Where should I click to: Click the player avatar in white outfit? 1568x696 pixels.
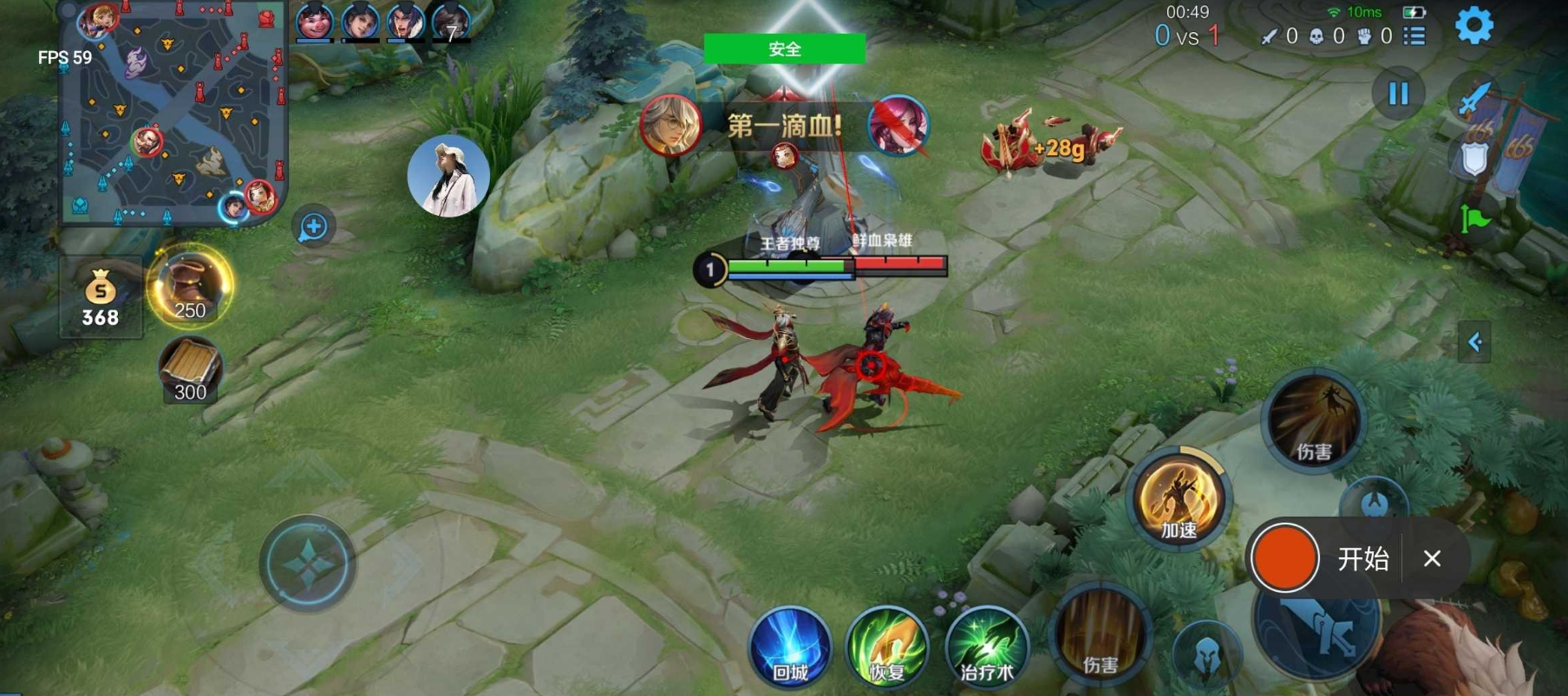tap(448, 176)
